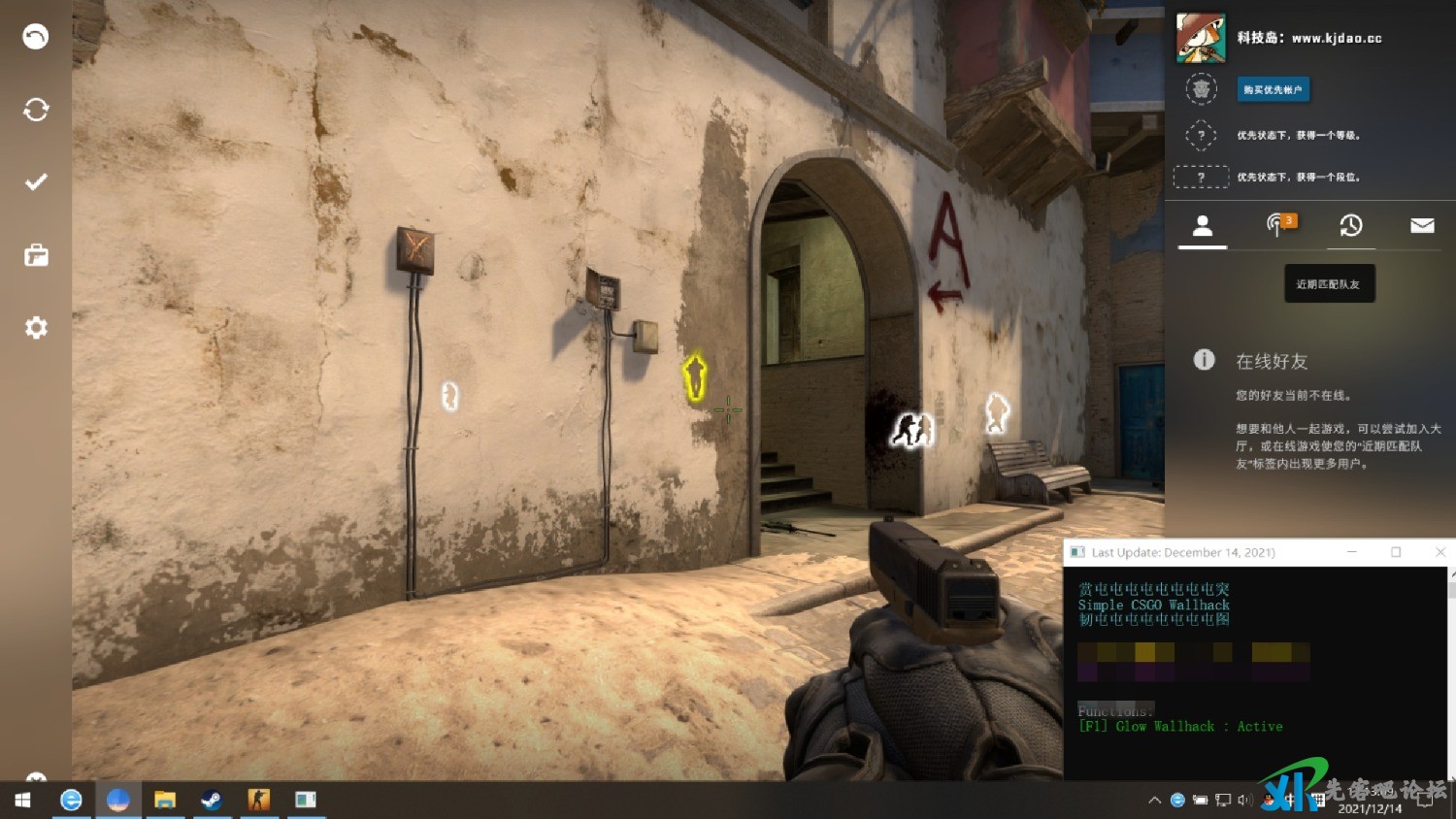Switch to the friends list person tab
Image resolution: width=1456 pixels, height=819 pixels.
tap(1203, 226)
